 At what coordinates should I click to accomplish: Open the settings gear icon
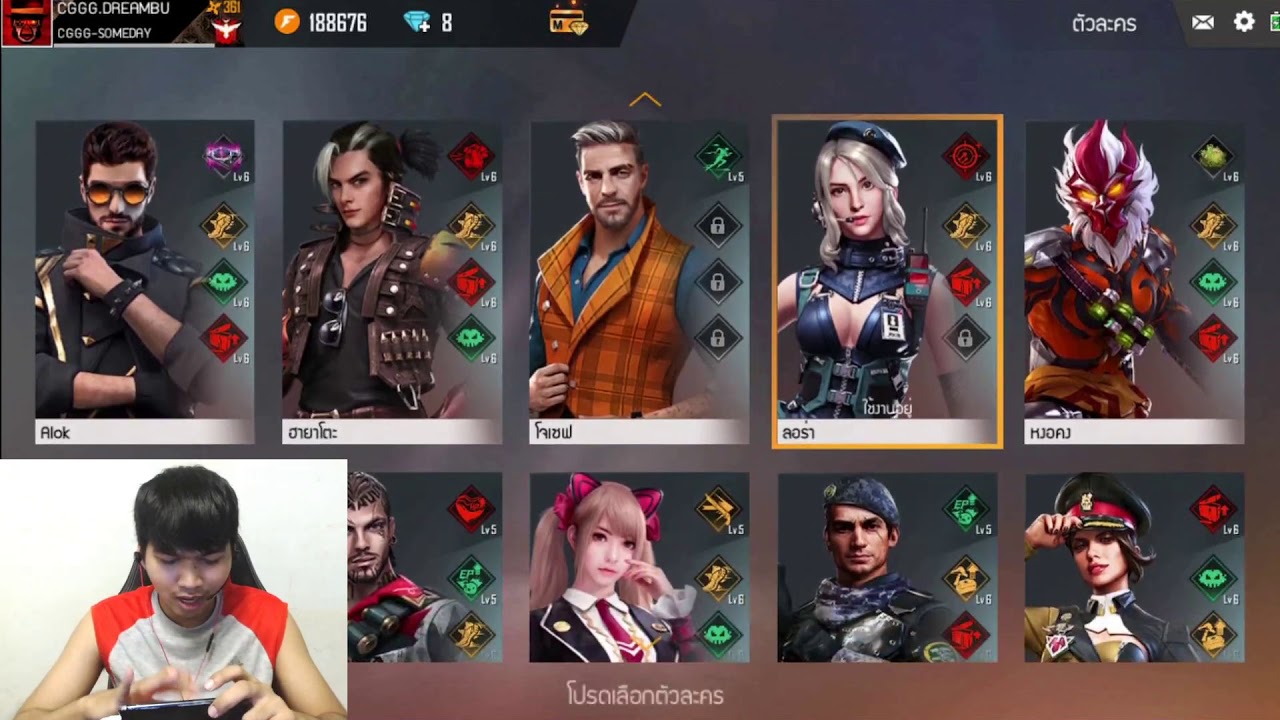[x=1244, y=22]
